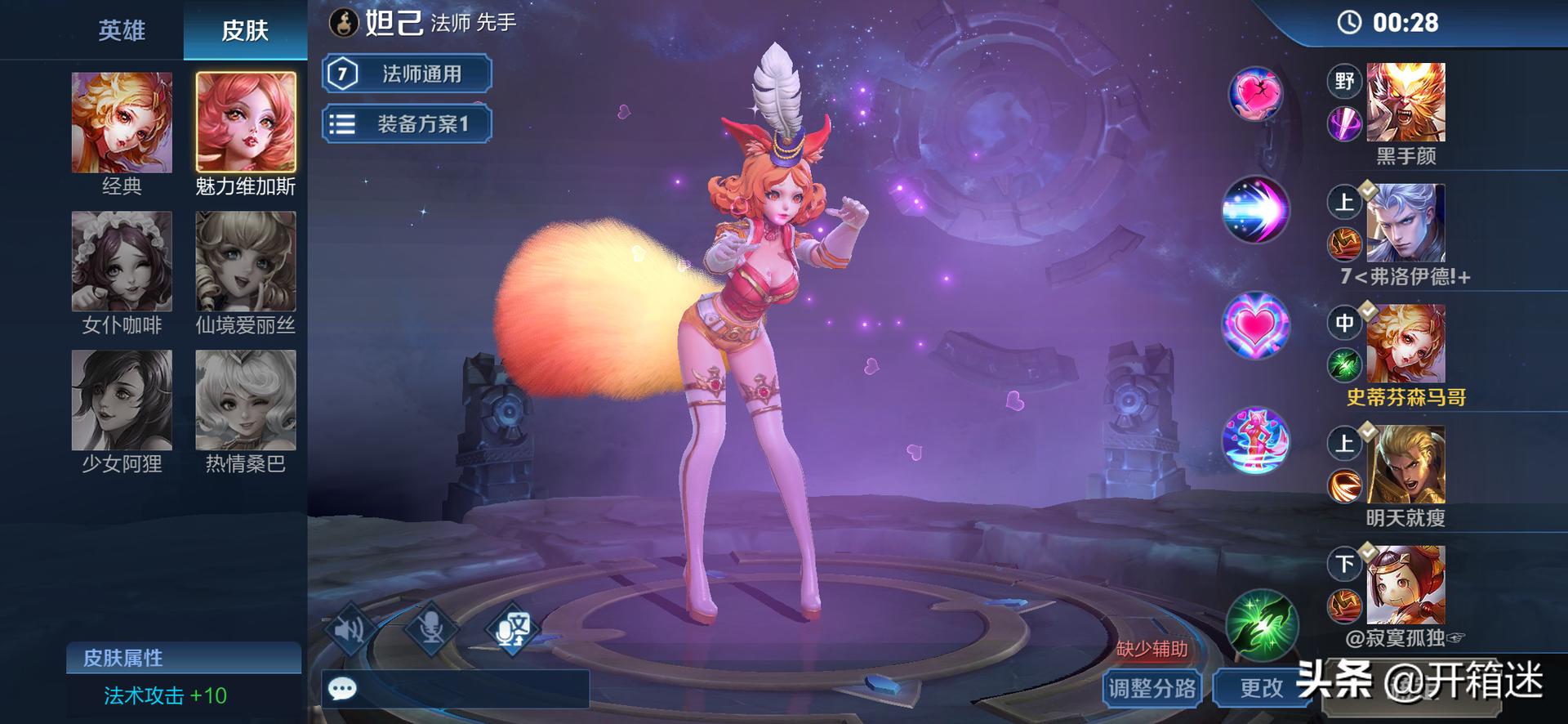
Task: Open the green summoner spell icon
Action: (x=1261, y=626)
